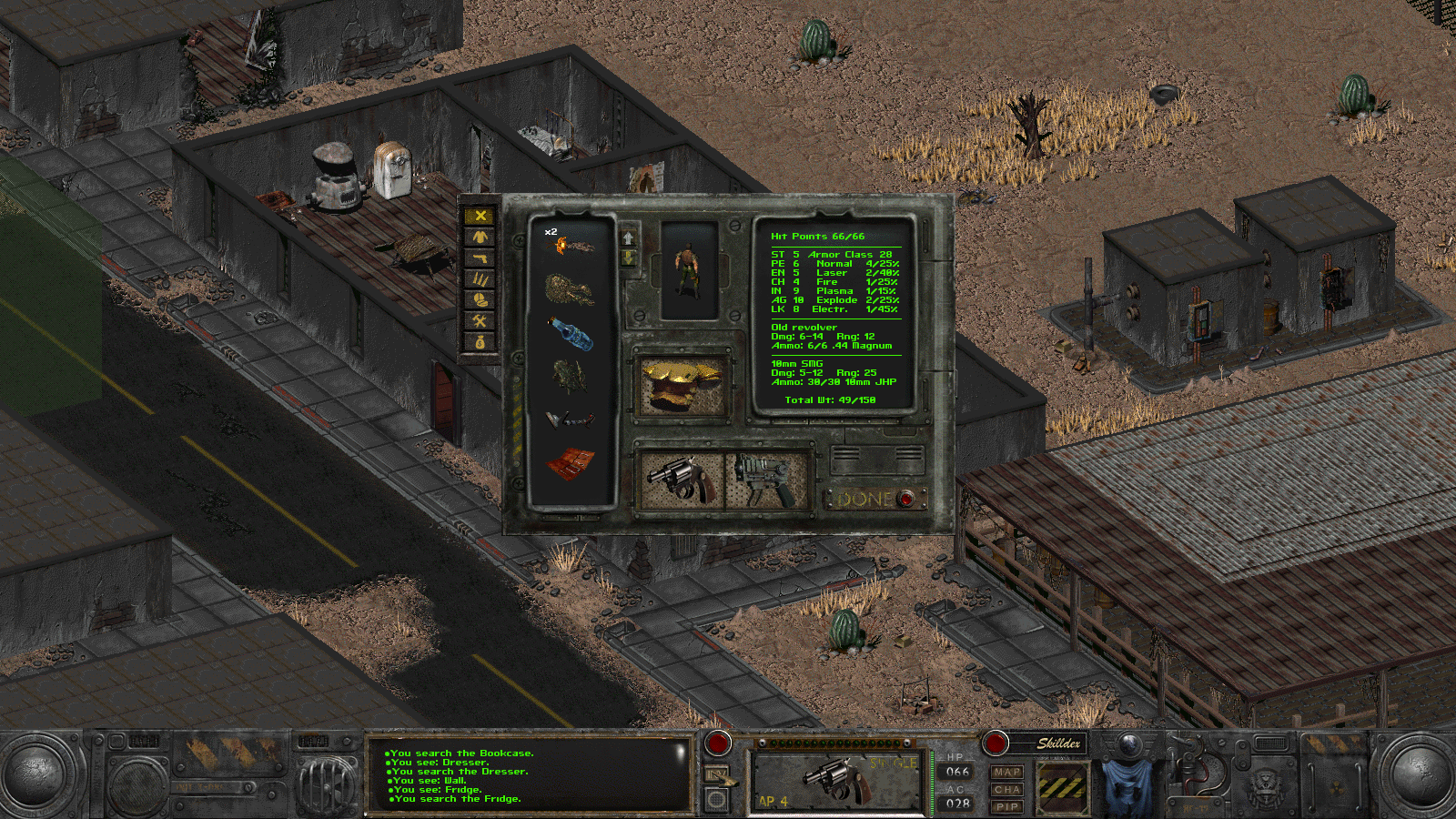Pick the blue bottle in inventory

572,333
